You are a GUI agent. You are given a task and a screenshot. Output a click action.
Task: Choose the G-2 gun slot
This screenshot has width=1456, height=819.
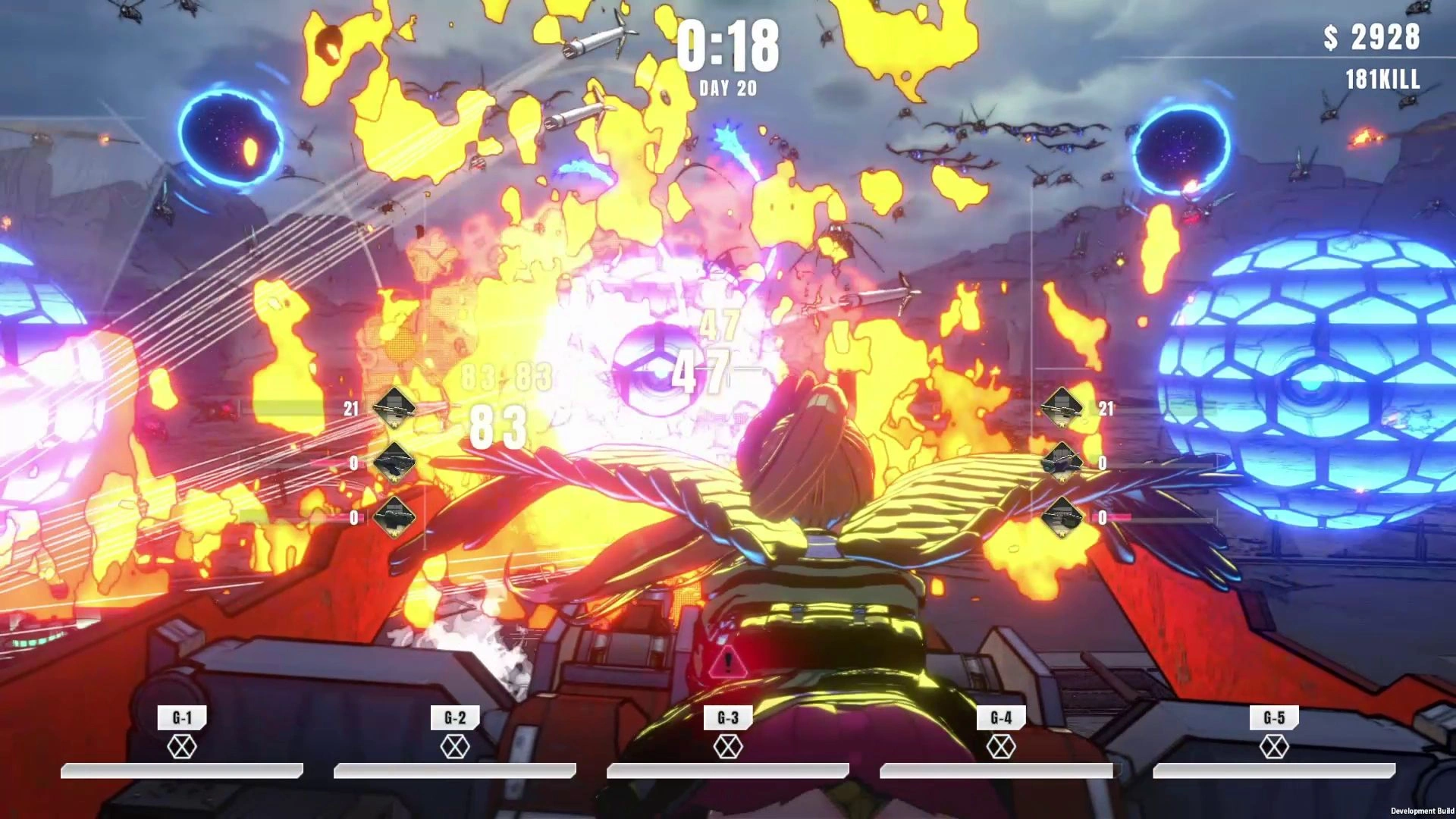455,718
